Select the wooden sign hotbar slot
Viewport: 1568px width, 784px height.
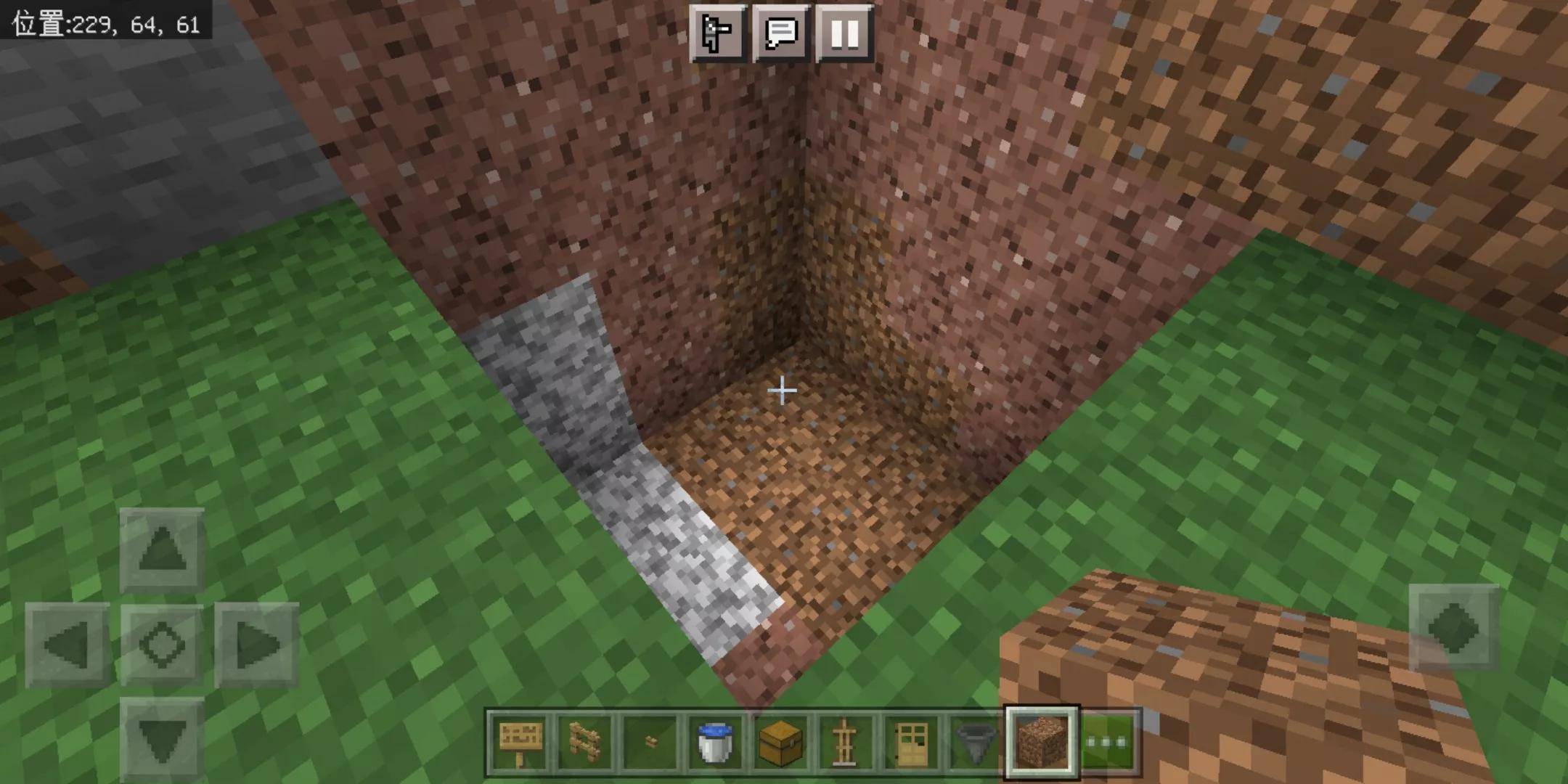[520, 742]
